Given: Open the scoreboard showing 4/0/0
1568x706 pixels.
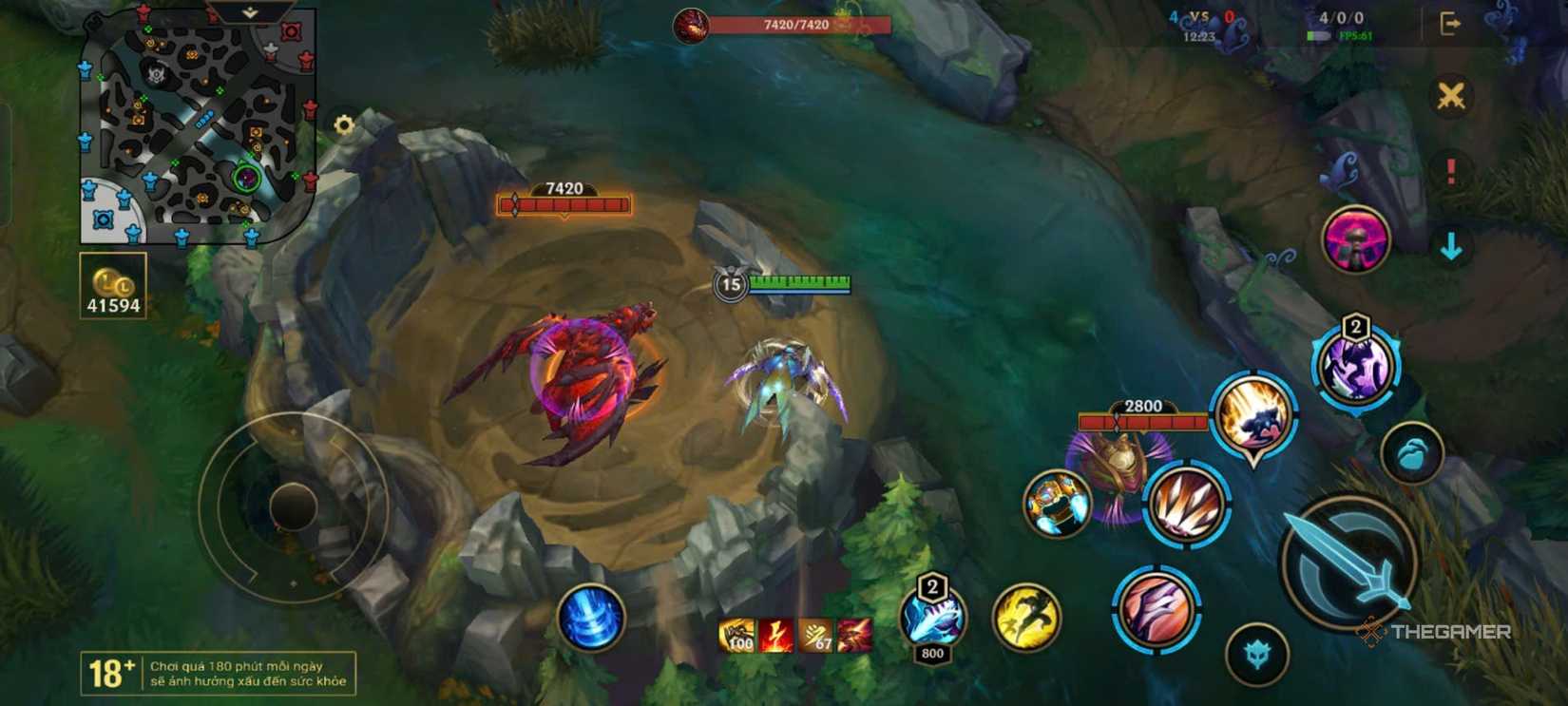Looking at the screenshot, I should [1340, 16].
